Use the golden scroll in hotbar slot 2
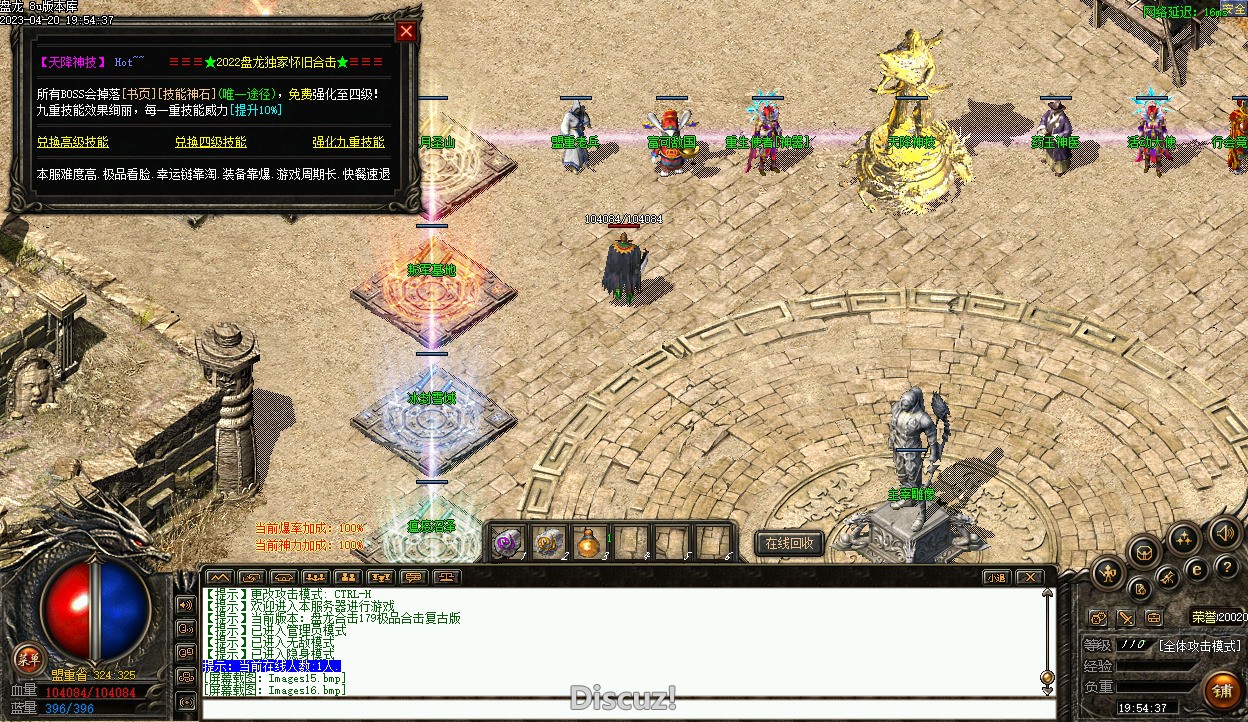Image resolution: width=1248 pixels, height=722 pixels. [549, 542]
